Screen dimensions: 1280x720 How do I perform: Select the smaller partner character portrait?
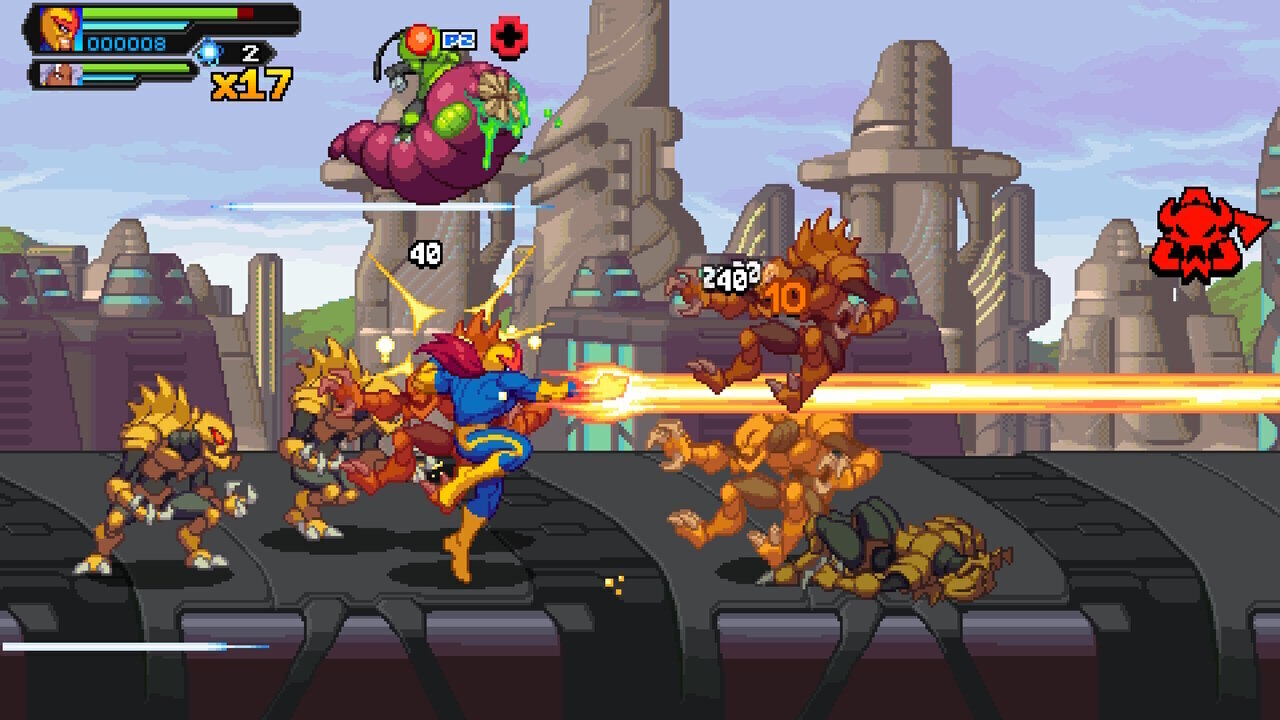(58, 73)
